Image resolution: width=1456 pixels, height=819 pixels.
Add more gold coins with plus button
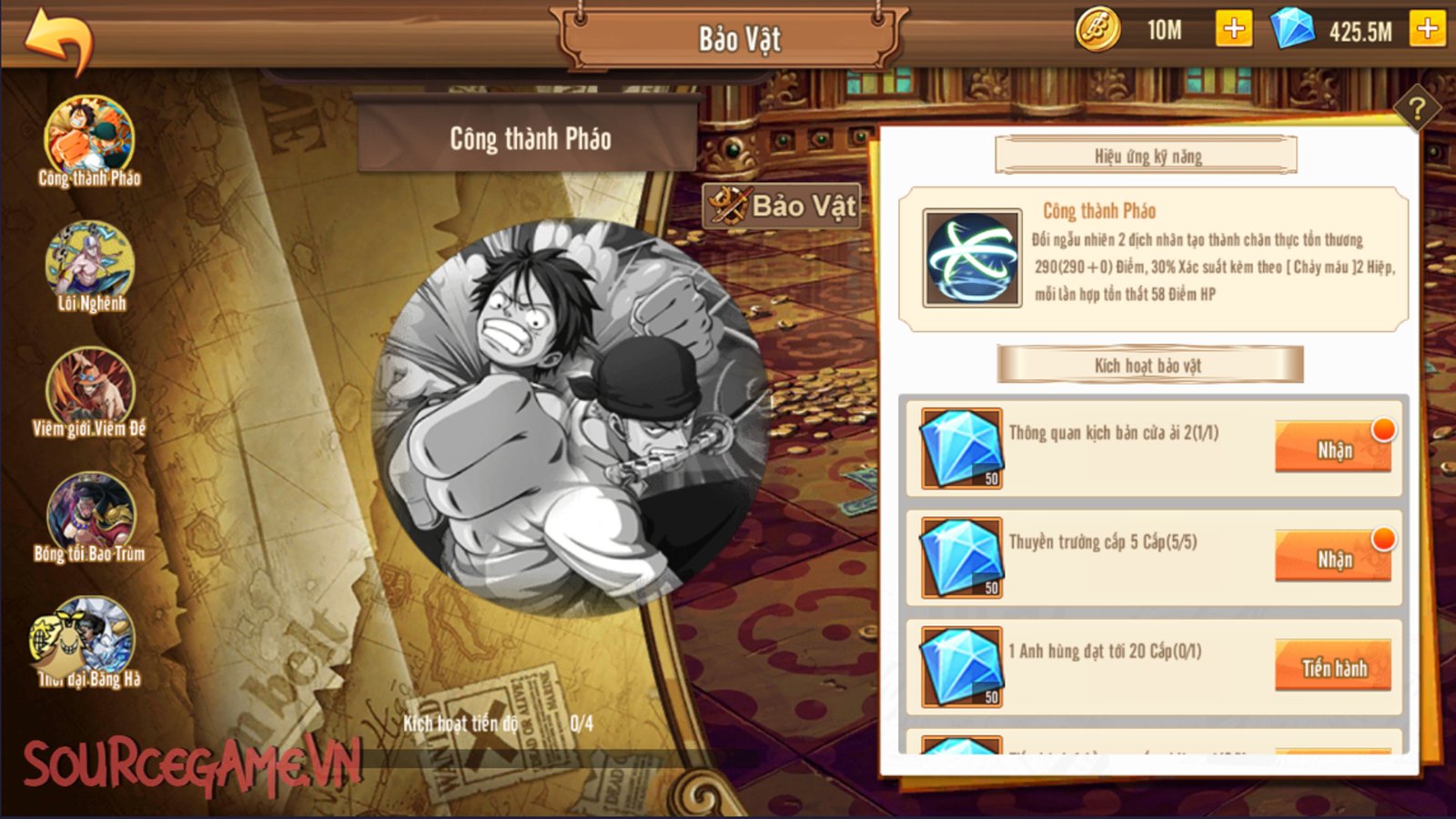pyautogui.click(x=1233, y=30)
